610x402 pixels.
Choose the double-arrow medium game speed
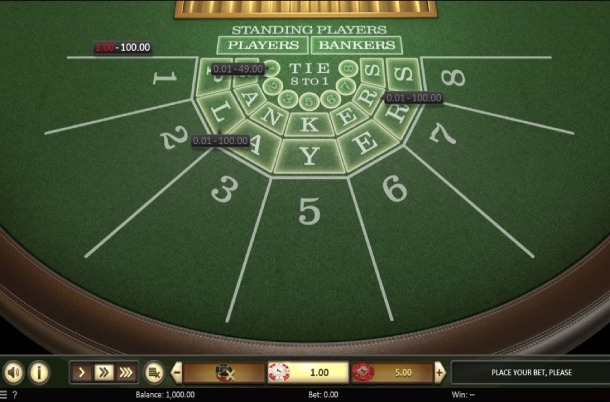pos(104,373)
